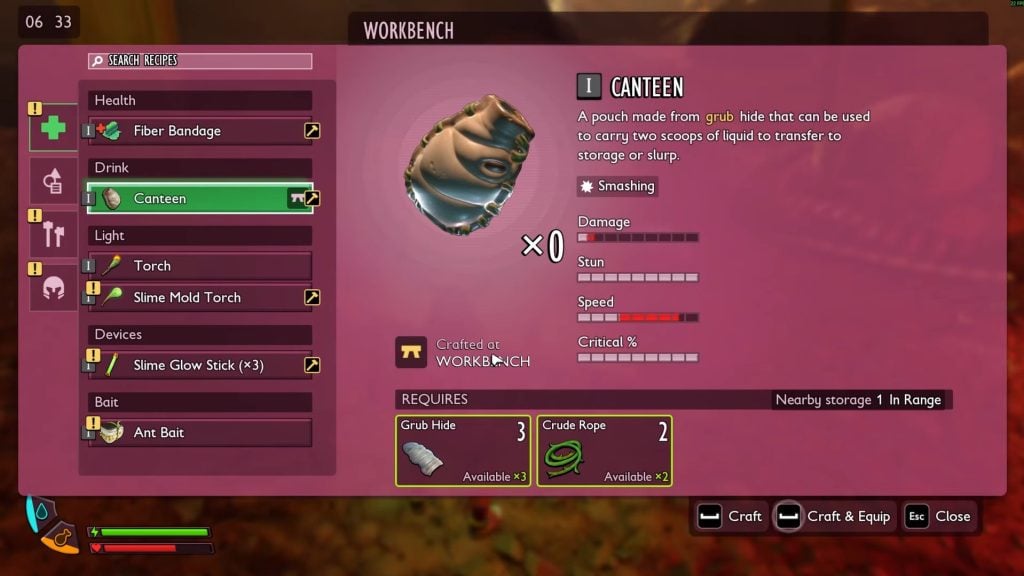Click Craft & Equip button
Viewport: 1024px width, 576px height.
[x=833, y=516]
